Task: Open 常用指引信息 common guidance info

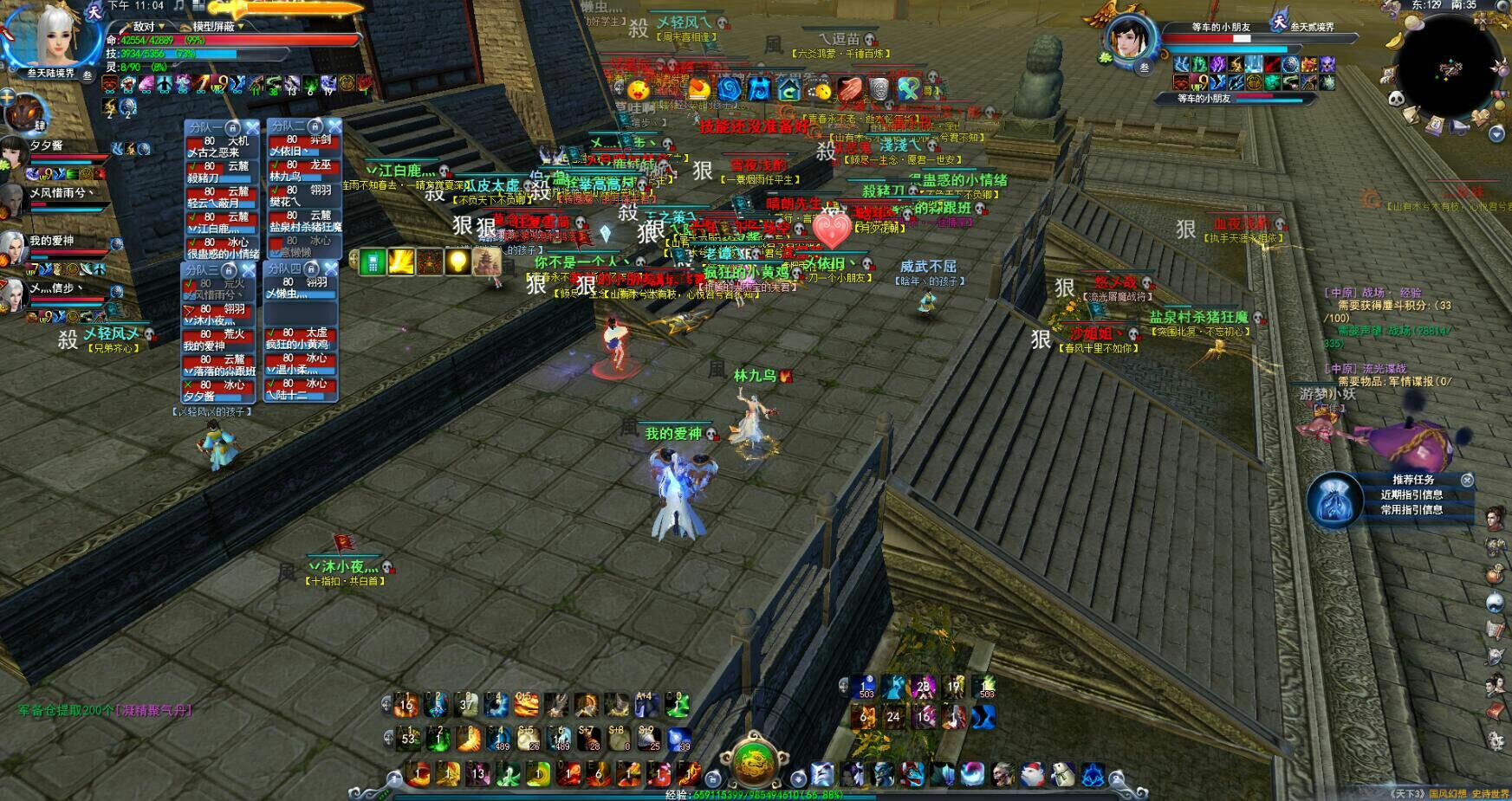Action: [x=1411, y=510]
